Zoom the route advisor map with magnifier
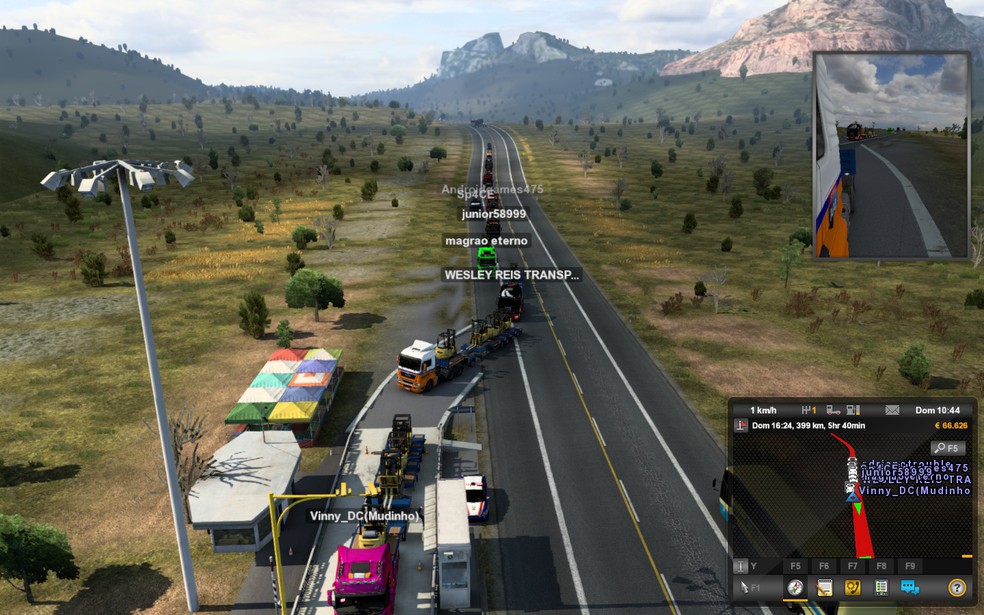Viewport: 984px width, 615px height. click(x=947, y=448)
